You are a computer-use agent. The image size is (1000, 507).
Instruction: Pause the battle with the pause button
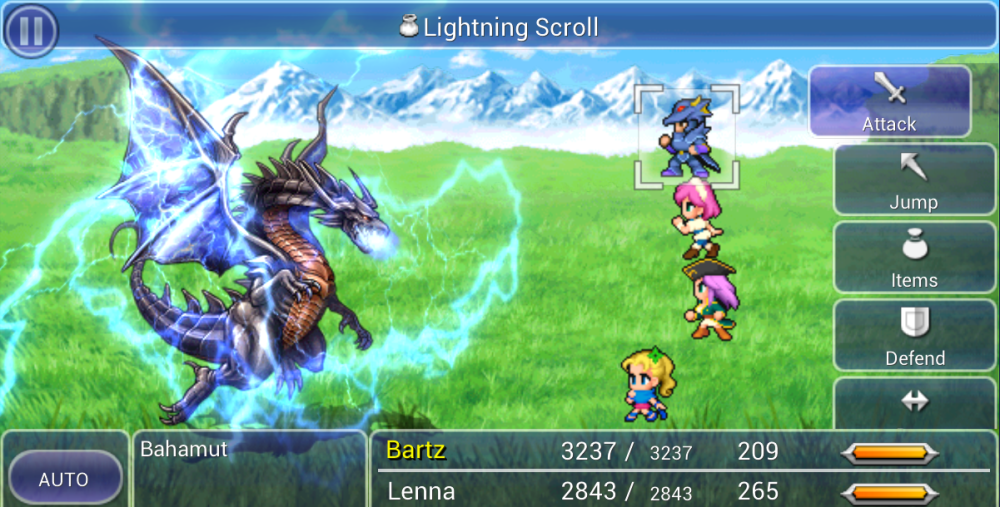31,29
